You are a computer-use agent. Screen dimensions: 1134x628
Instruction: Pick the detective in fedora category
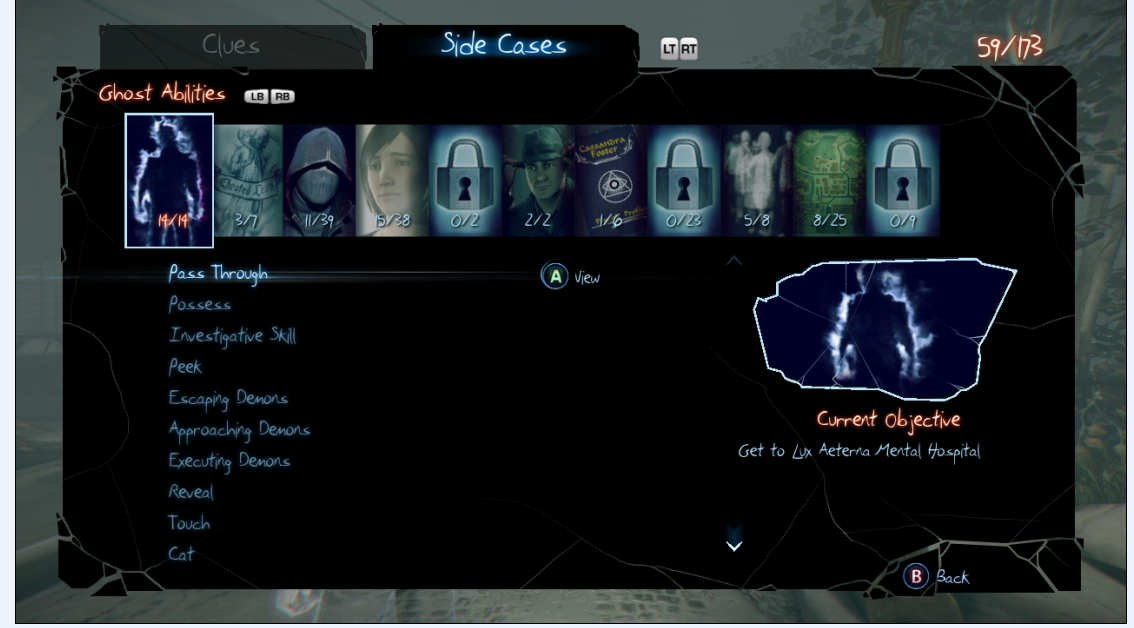pyautogui.click(x=538, y=180)
